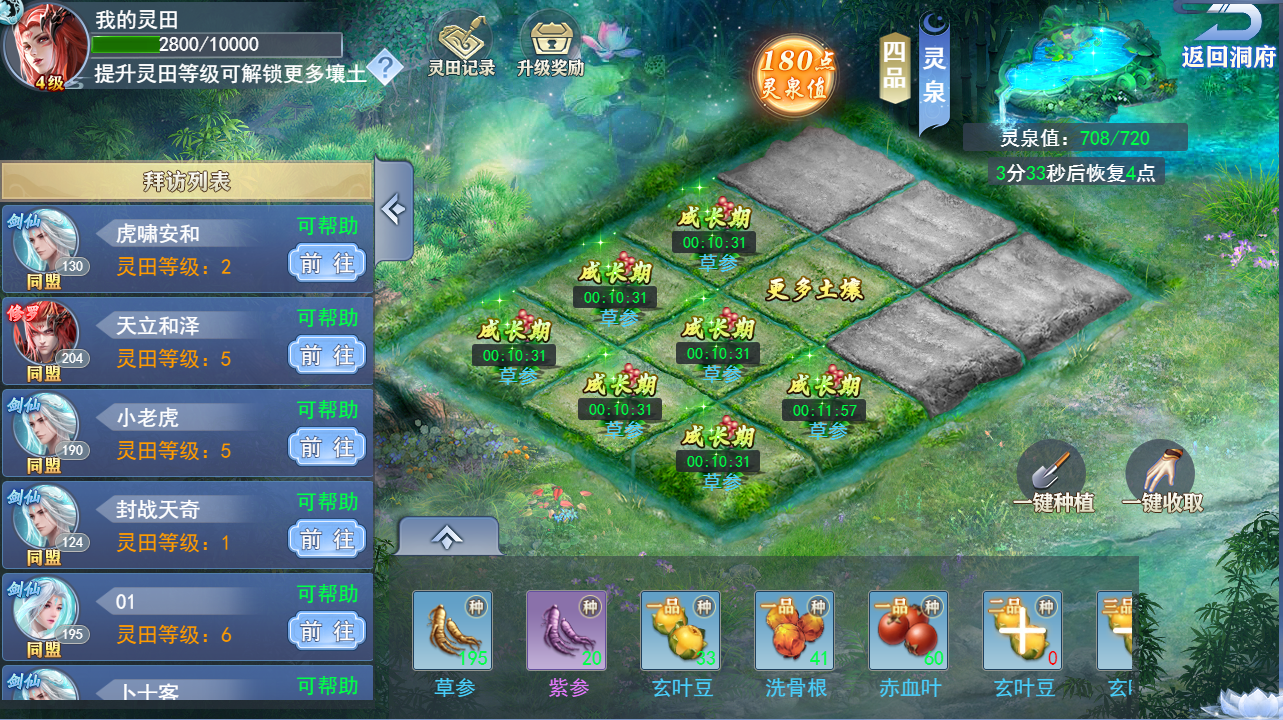
Task: Return to cave via 返回洞府
Action: pyautogui.click(x=1228, y=38)
